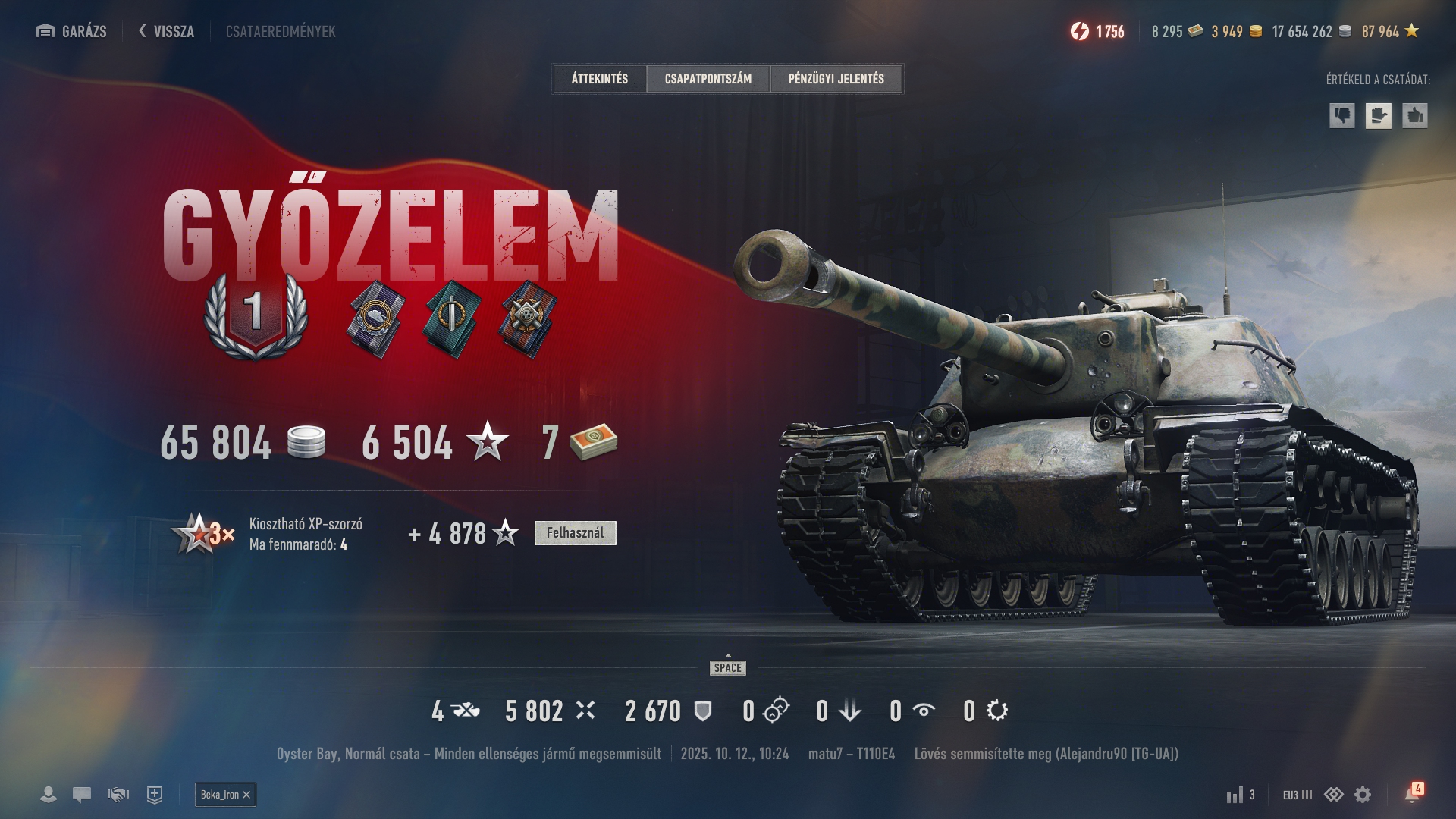Image resolution: width=1456 pixels, height=819 pixels.
Task: Return to the Garázs screen
Action: tap(72, 31)
